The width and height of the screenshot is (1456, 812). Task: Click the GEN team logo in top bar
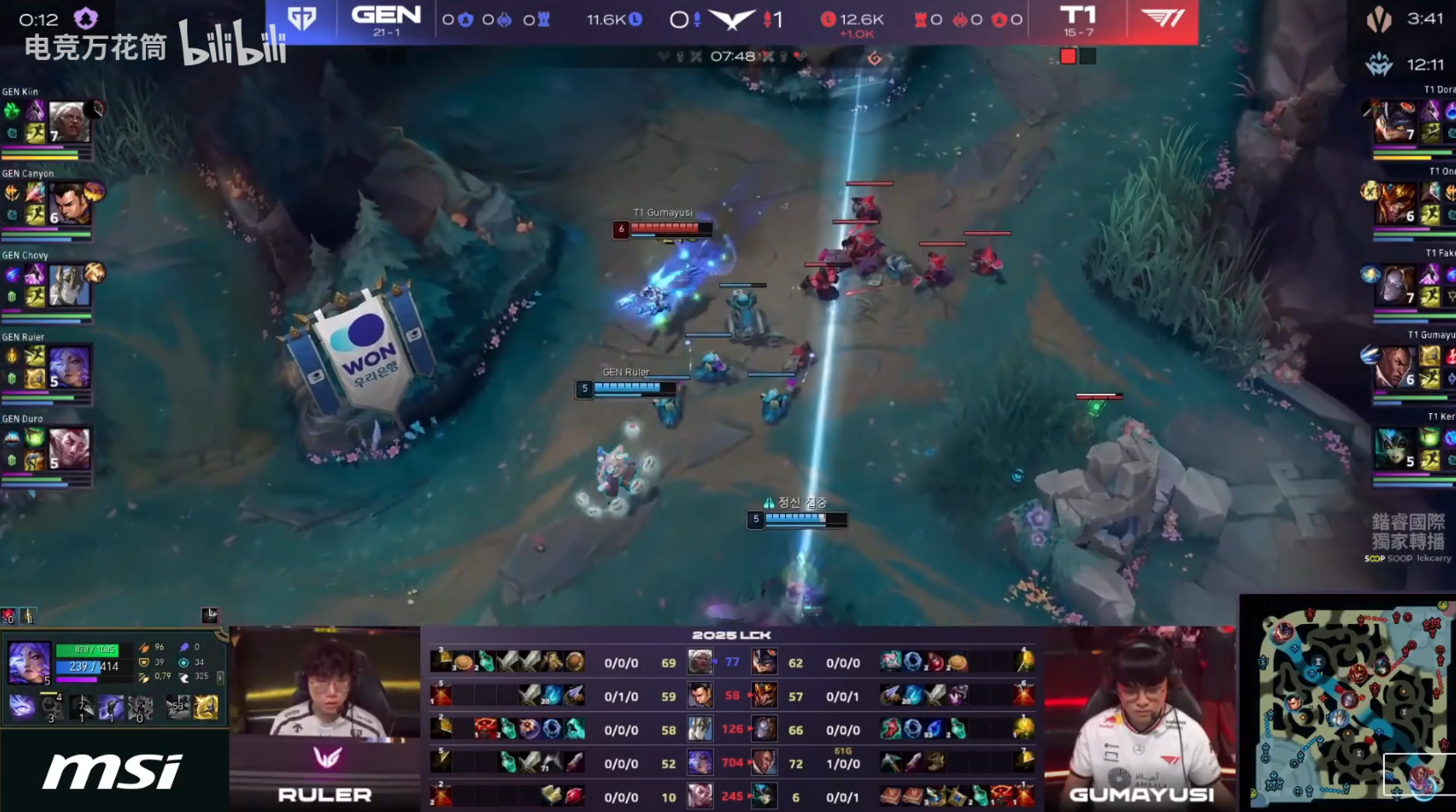(x=302, y=19)
